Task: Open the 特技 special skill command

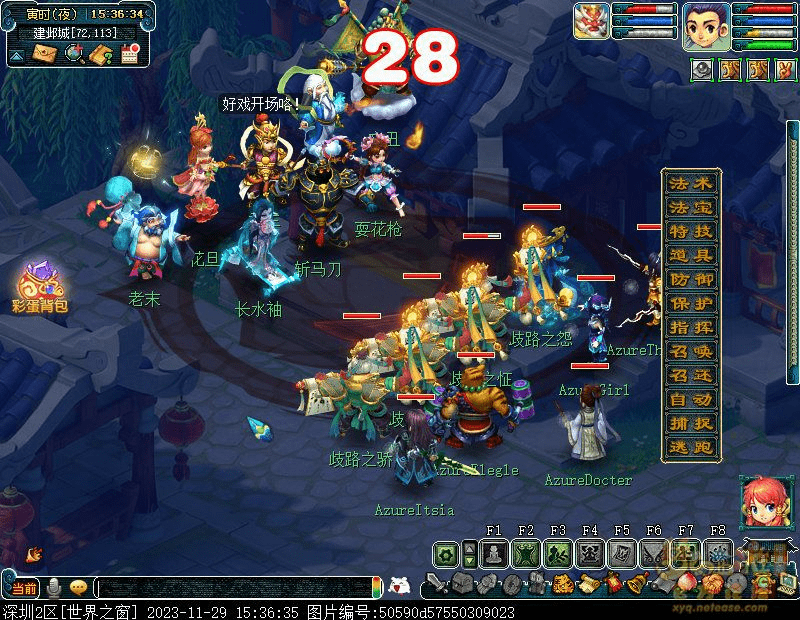Action: coord(691,231)
